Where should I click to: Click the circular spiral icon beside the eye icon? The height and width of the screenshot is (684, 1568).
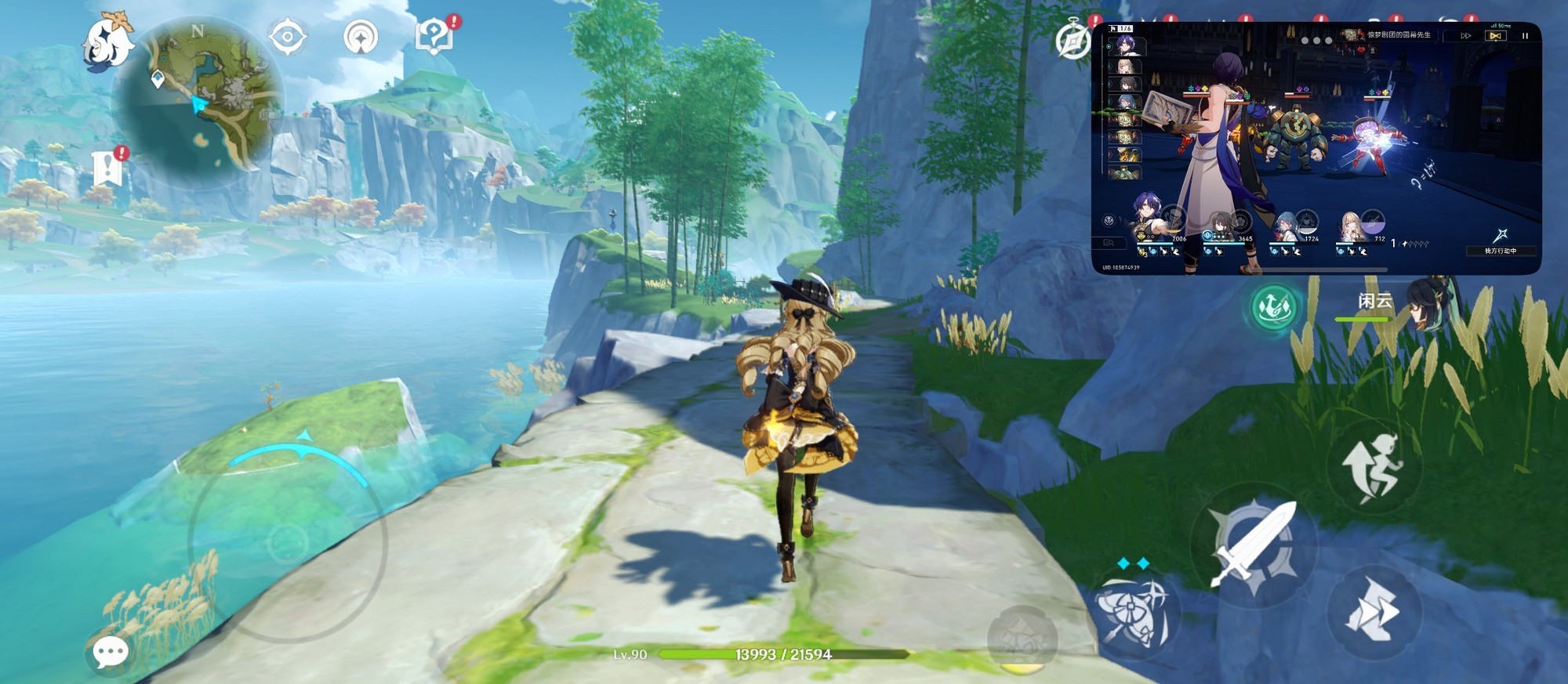[361, 37]
